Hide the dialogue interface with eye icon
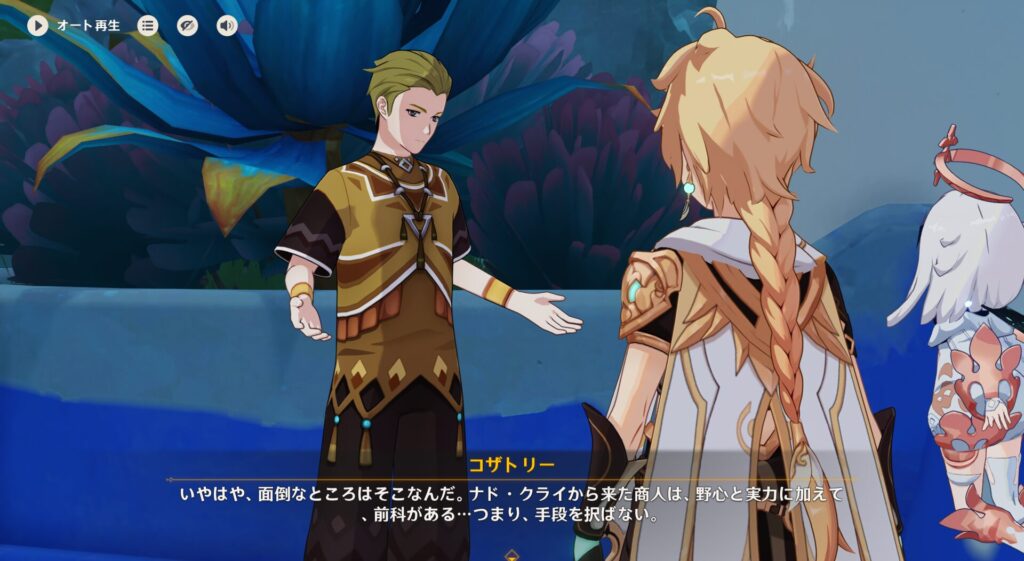1024x561 pixels. [187, 26]
